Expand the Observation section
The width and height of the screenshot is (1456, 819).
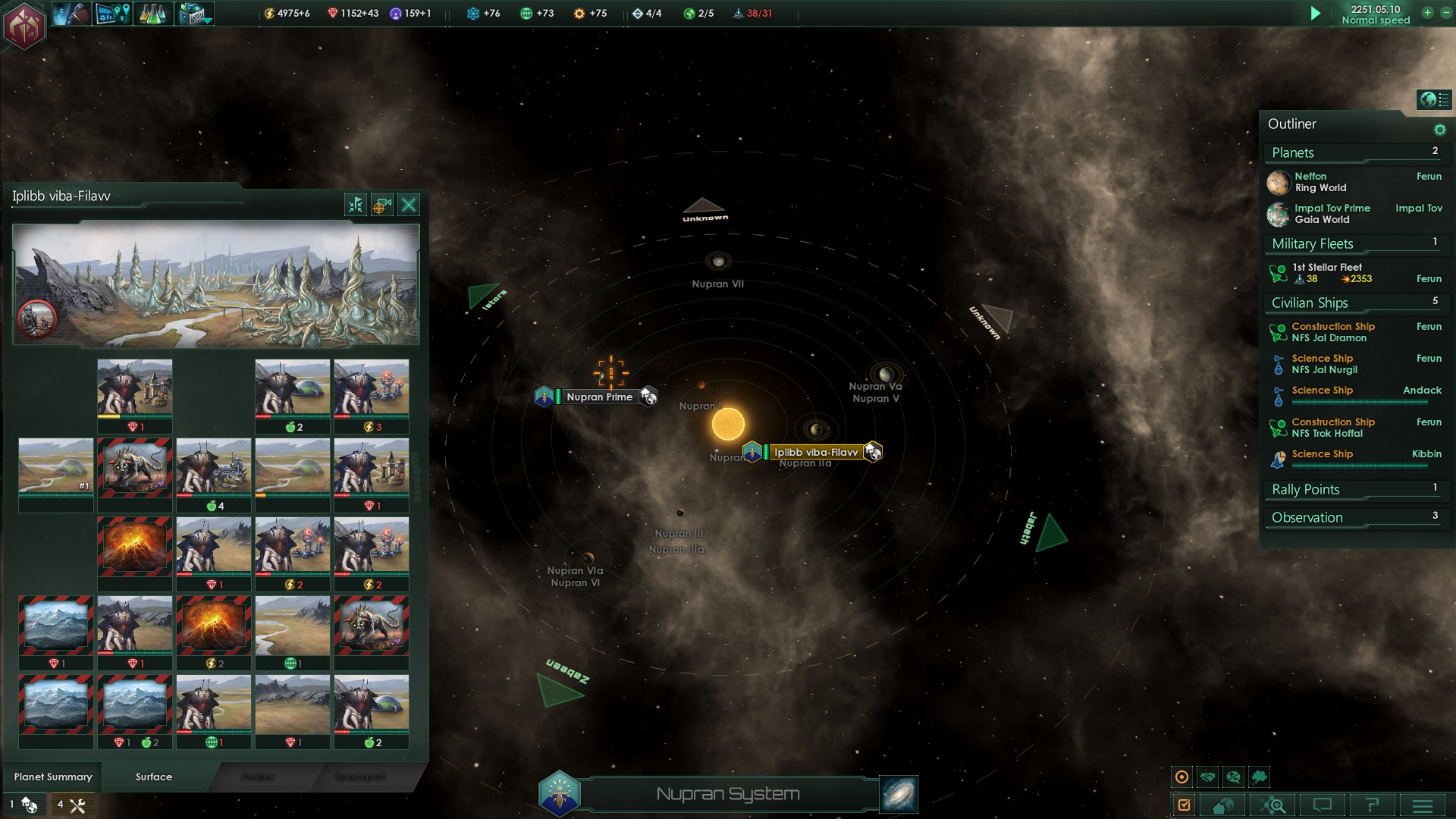tap(1307, 518)
